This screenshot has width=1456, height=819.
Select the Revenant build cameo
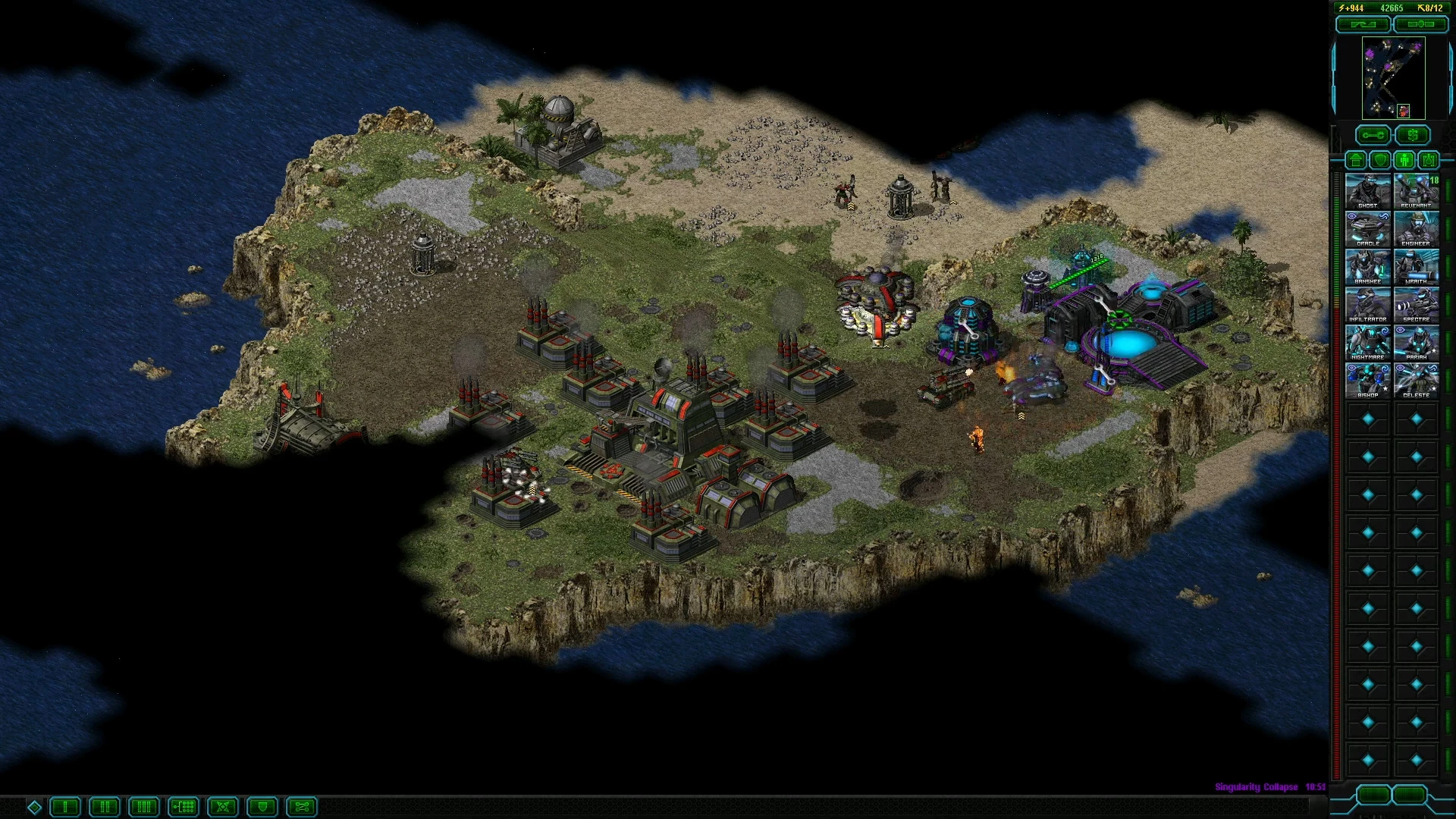[x=1416, y=190]
